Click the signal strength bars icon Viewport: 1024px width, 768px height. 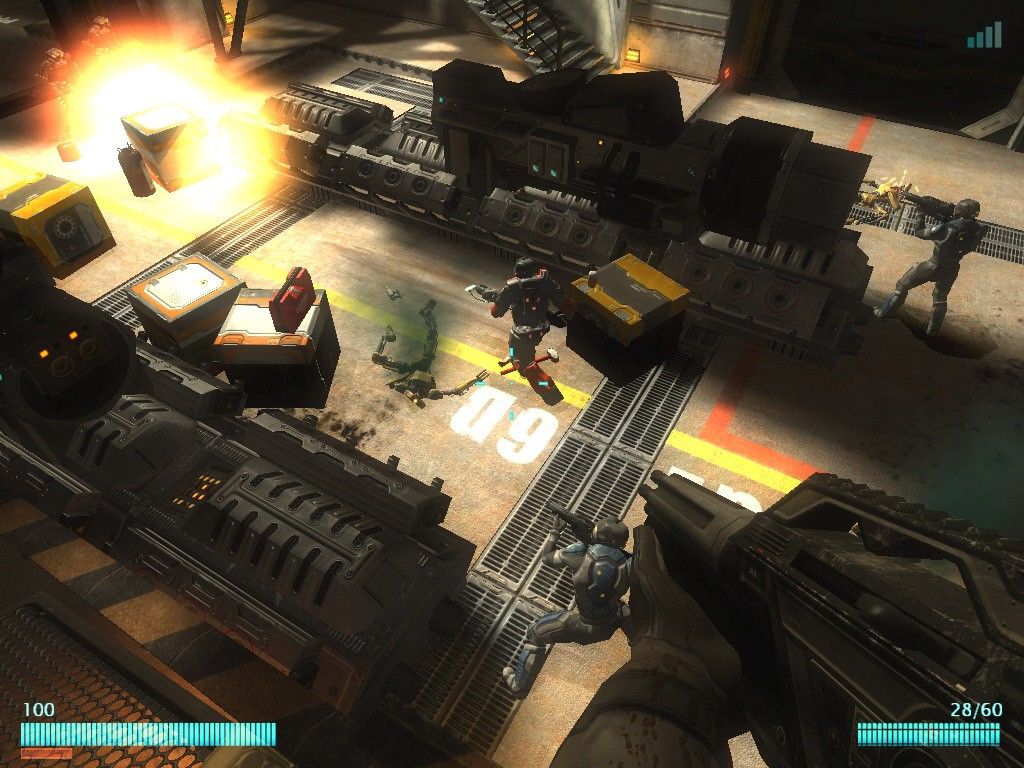click(x=984, y=36)
